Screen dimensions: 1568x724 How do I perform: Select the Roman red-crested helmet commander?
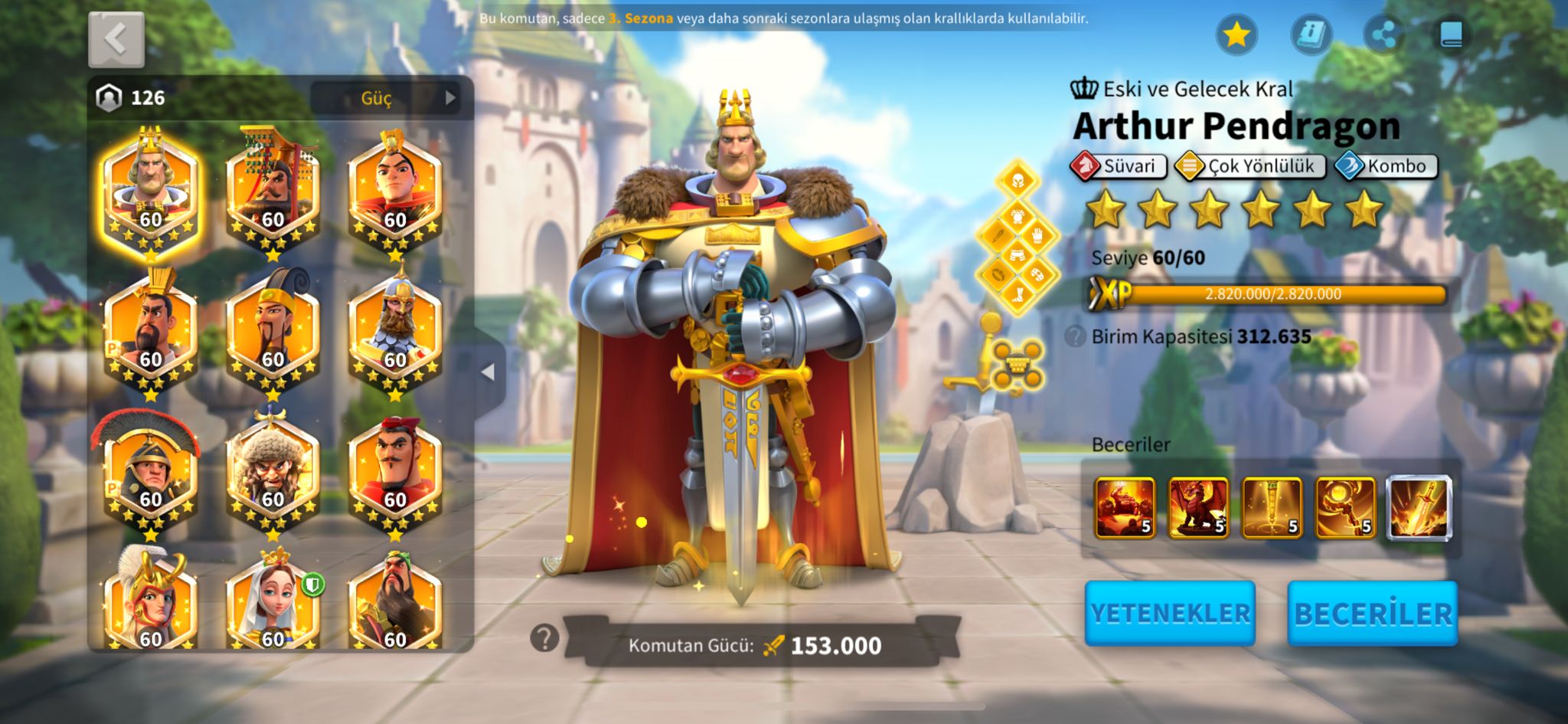click(150, 466)
